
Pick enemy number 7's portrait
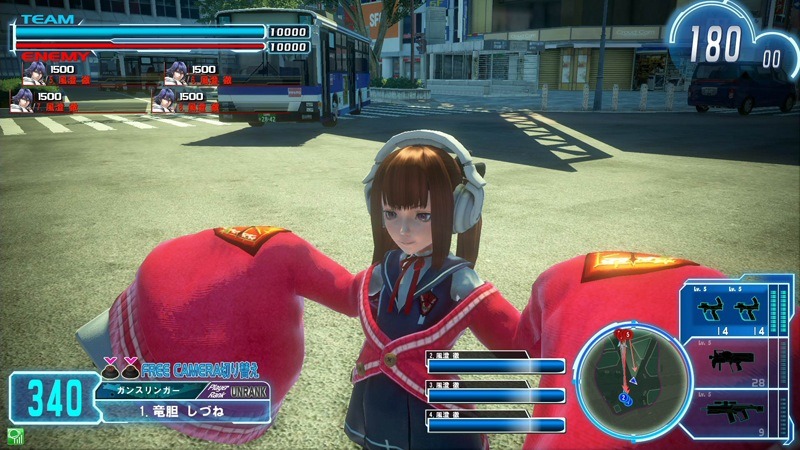[23, 99]
